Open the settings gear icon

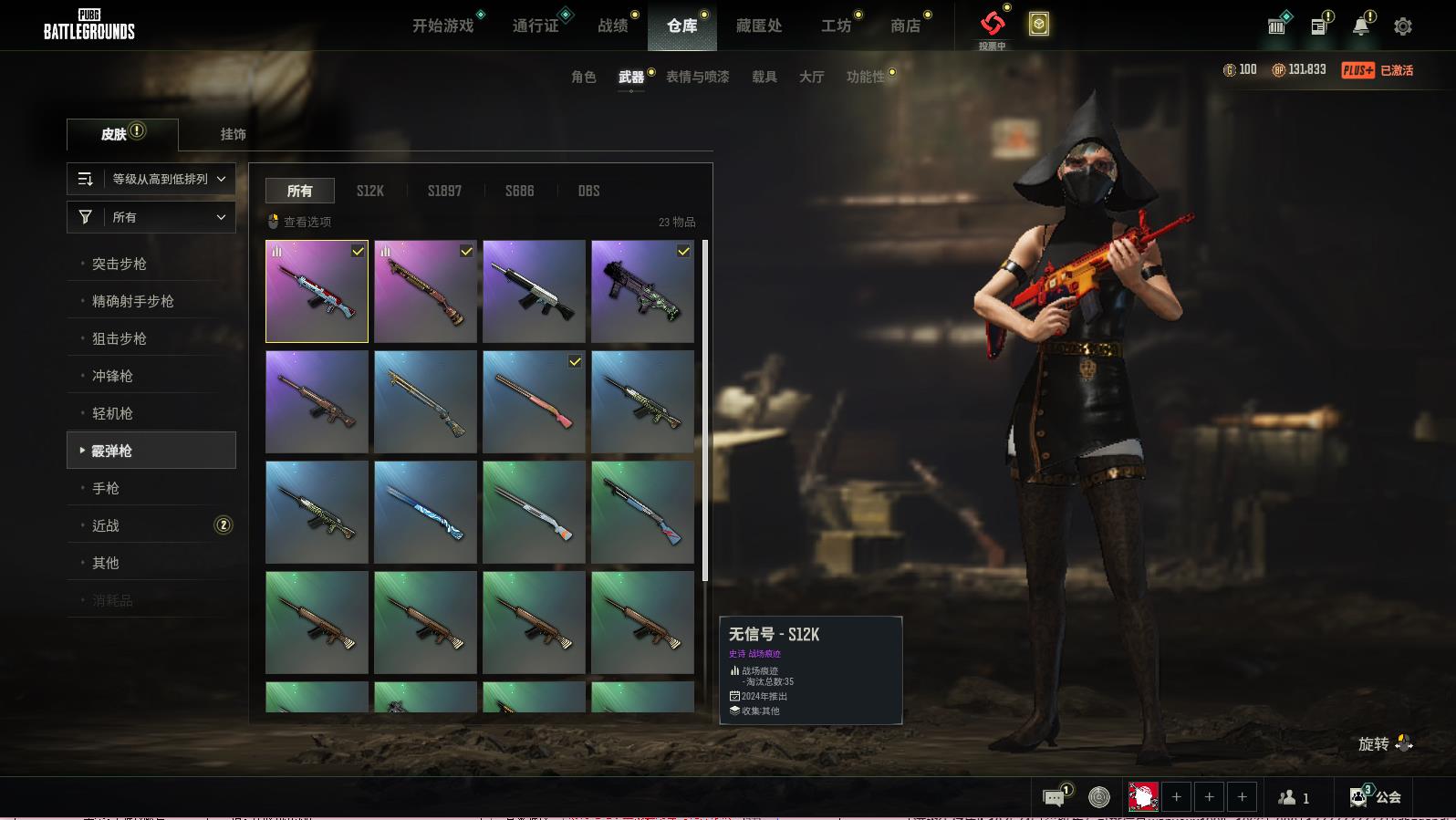click(x=1403, y=26)
